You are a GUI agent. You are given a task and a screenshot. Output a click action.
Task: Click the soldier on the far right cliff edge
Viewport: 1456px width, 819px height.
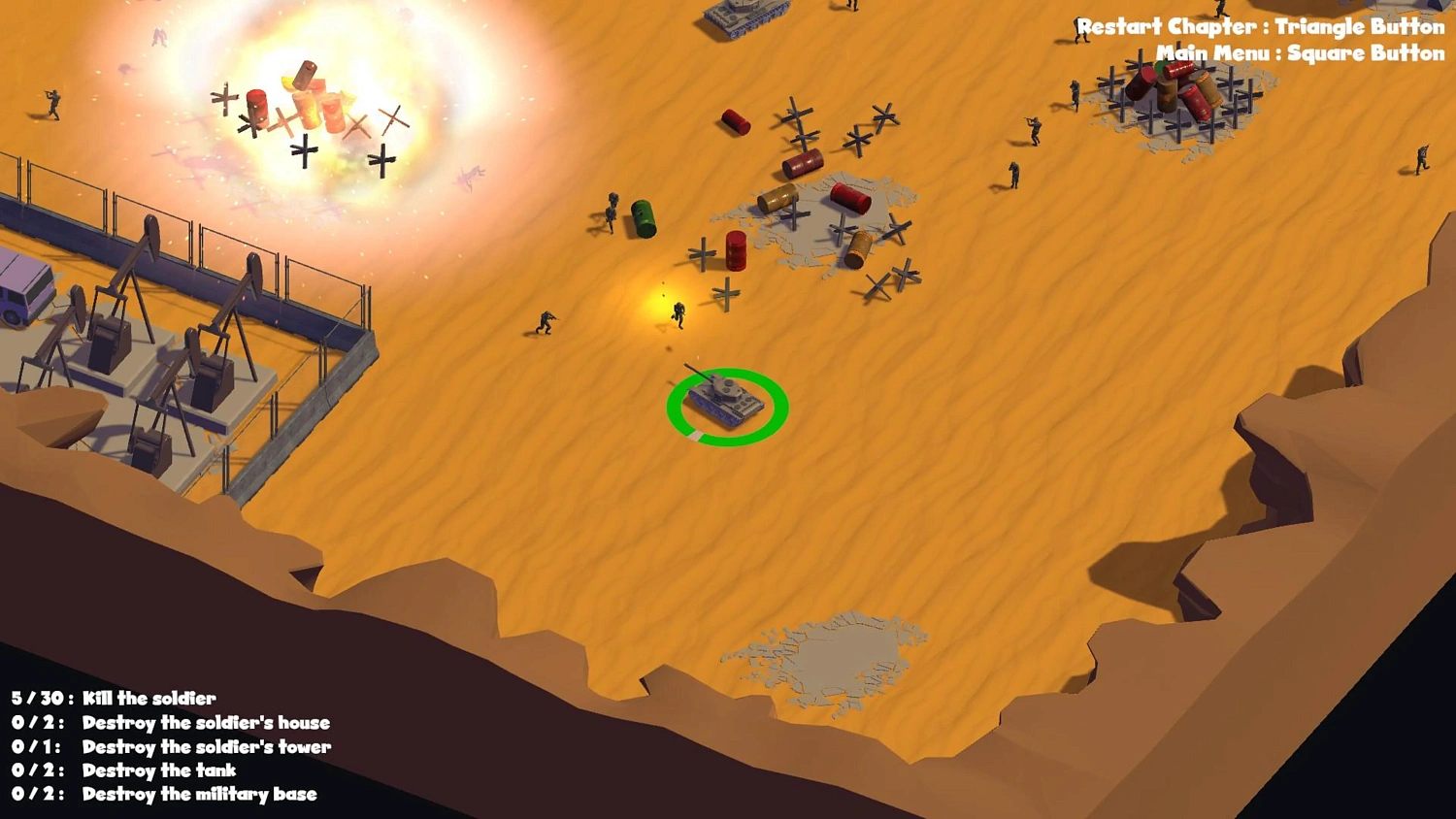(1421, 158)
